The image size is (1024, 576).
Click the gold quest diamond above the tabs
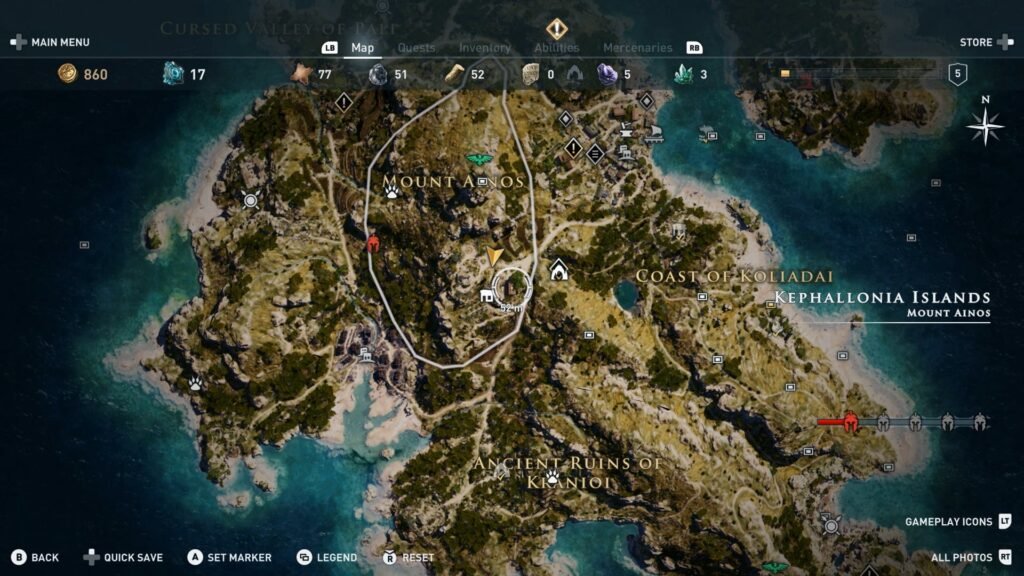[x=556, y=28]
